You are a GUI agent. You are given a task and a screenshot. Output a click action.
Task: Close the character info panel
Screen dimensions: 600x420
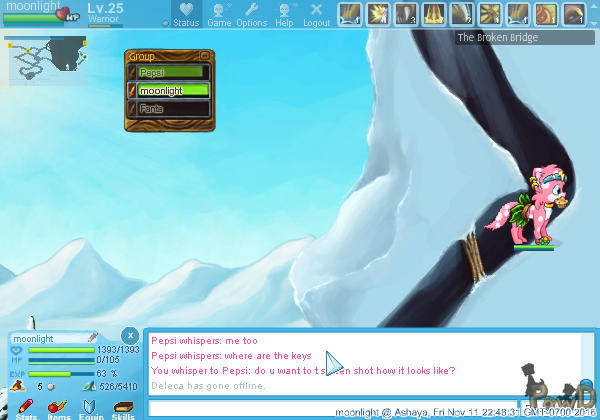pos(130,335)
